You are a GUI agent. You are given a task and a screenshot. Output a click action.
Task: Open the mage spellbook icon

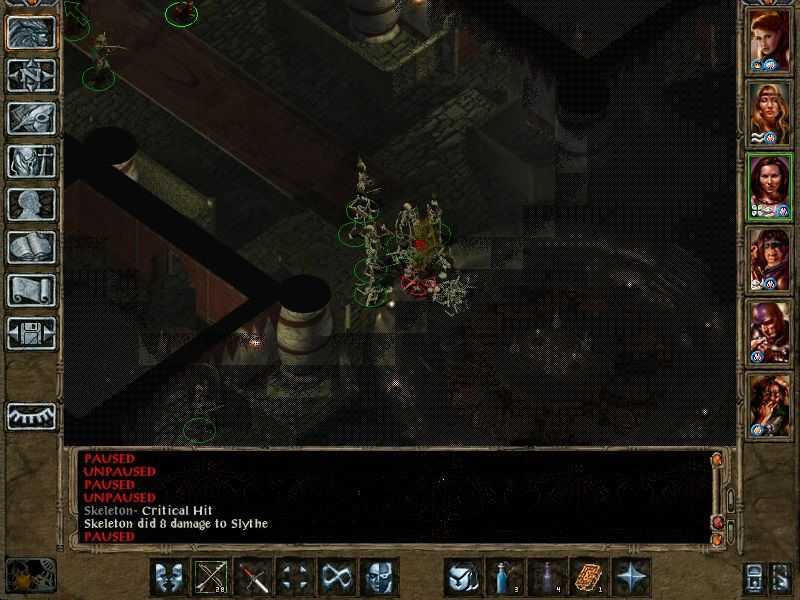[x=31, y=247]
